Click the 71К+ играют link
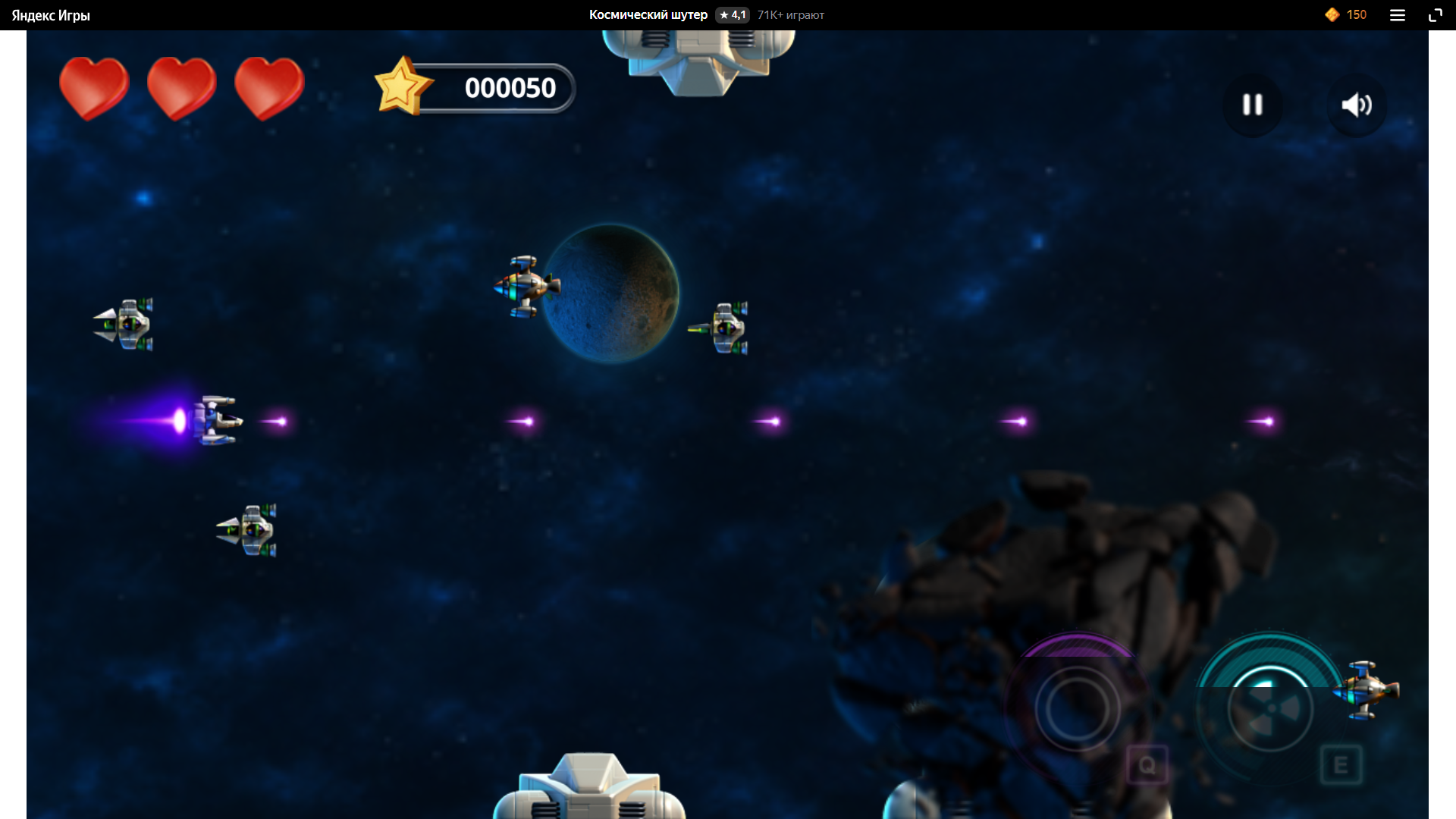1456x819 pixels. coord(790,14)
